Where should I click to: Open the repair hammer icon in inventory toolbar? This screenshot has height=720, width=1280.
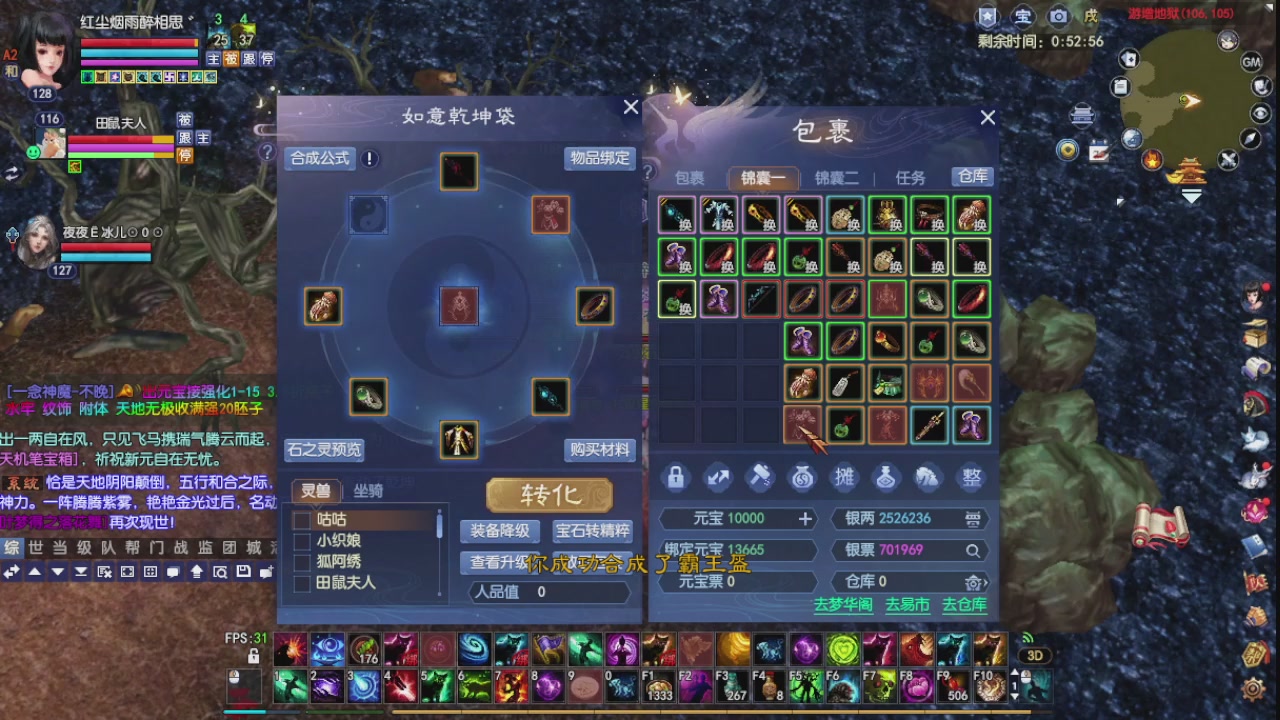pos(760,478)
